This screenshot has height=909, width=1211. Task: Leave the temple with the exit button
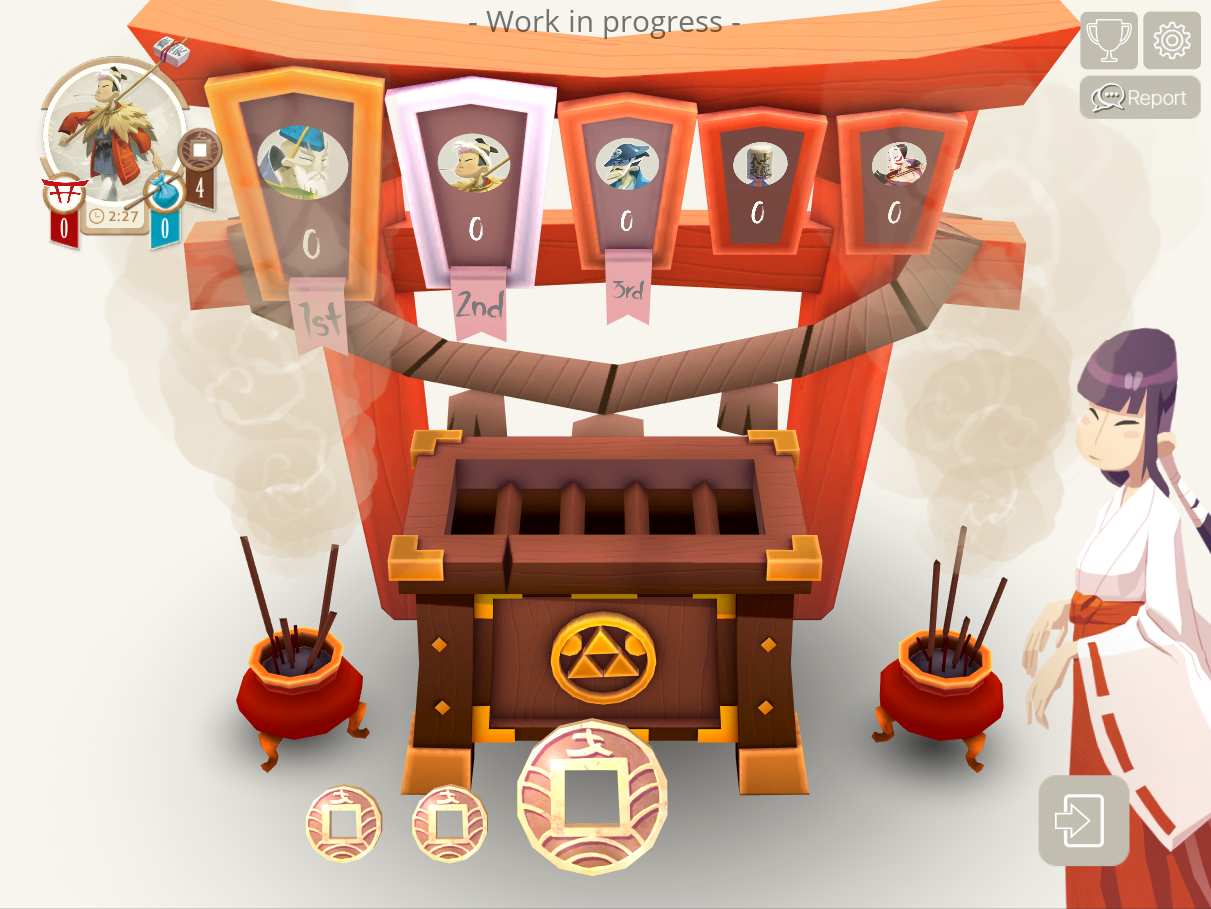[x=1083, y=820]
